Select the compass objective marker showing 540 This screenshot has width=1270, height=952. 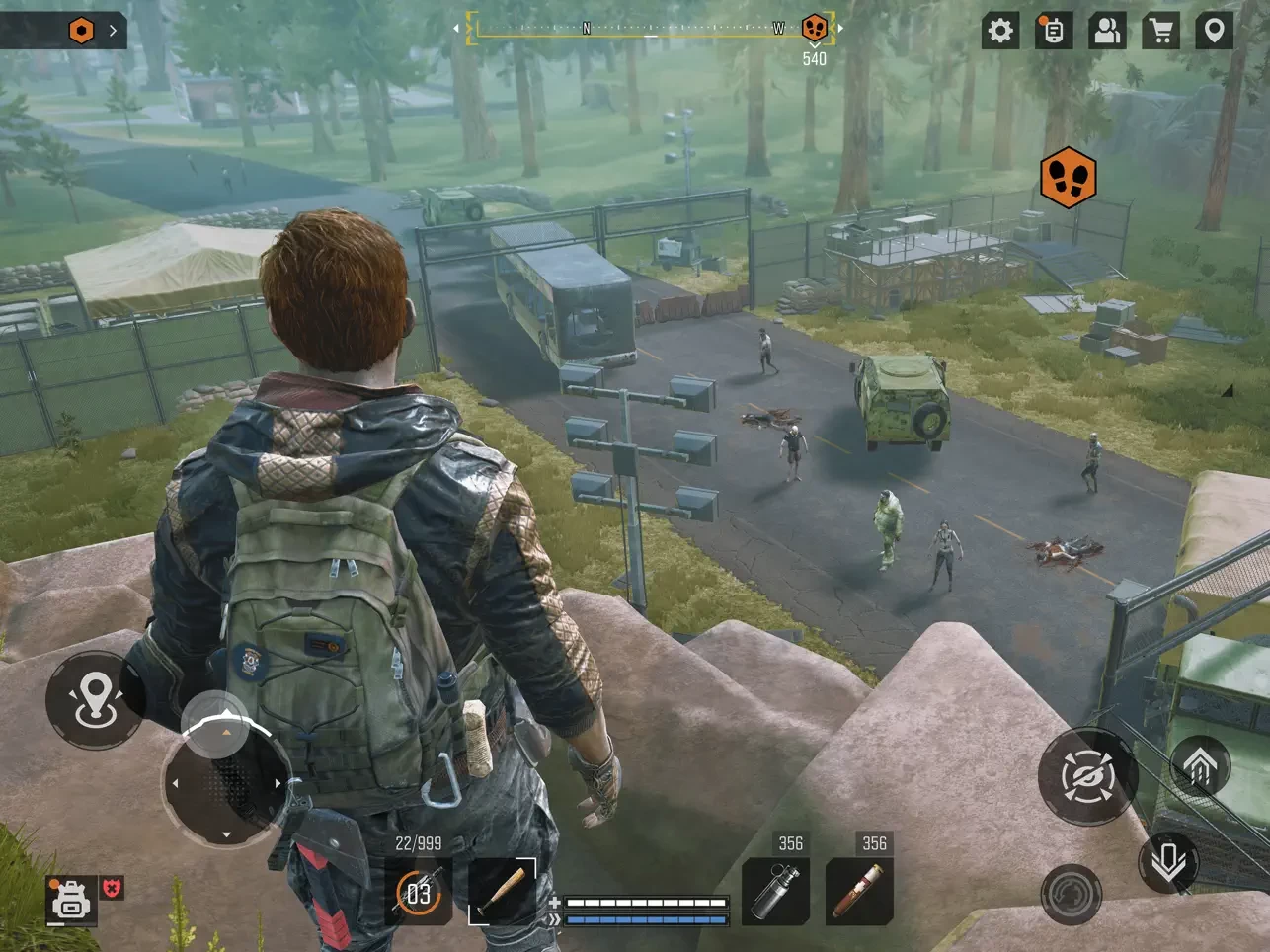(x=814, y=29)
